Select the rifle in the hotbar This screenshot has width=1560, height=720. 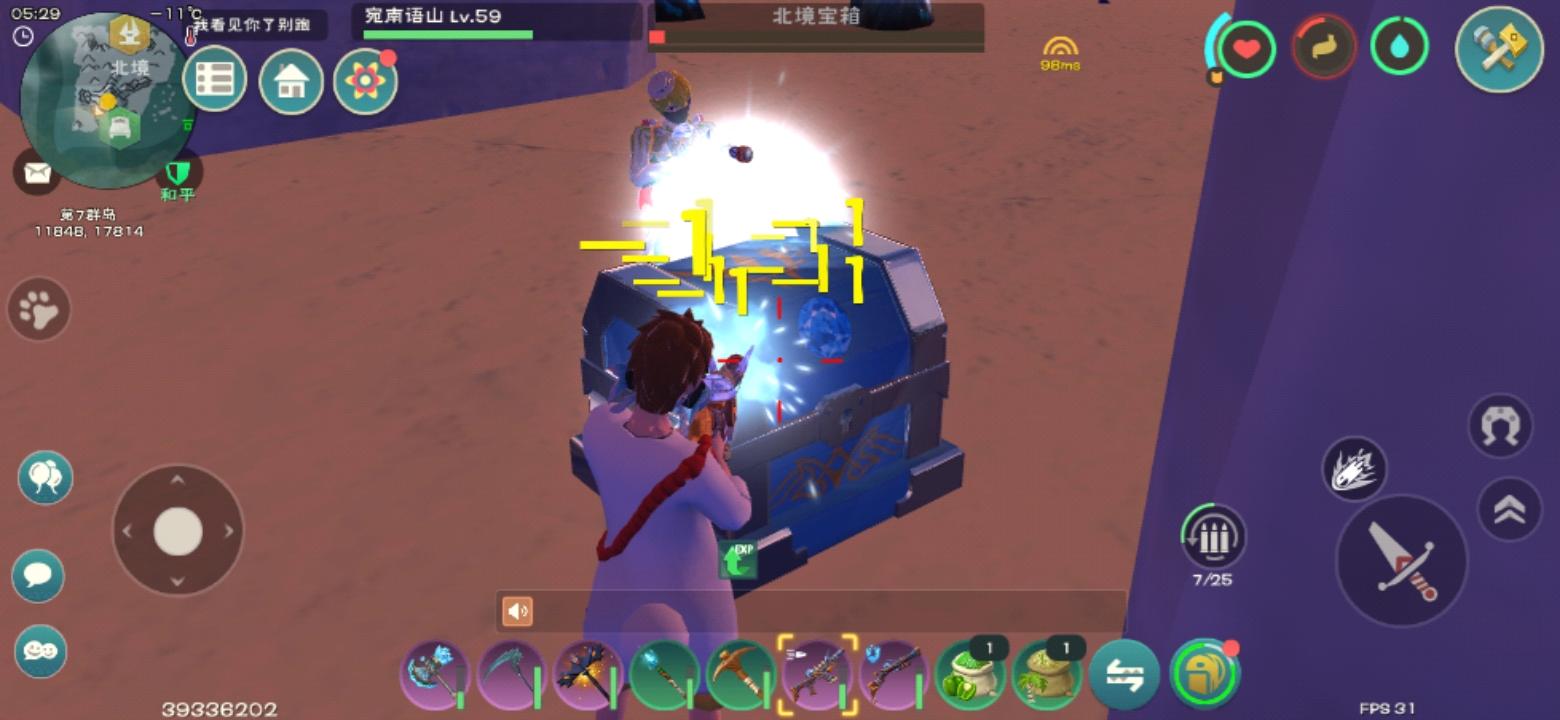tap(820, 678)
